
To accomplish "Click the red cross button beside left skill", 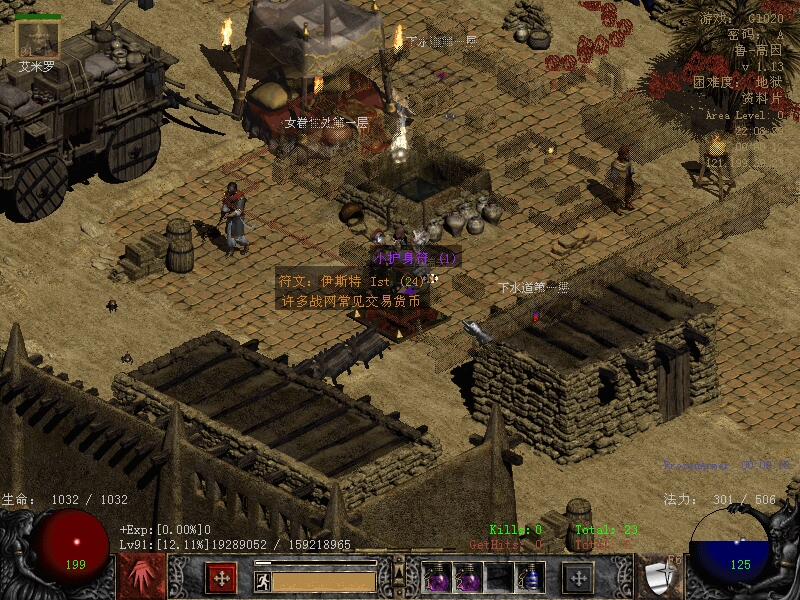I will [221, 576].
